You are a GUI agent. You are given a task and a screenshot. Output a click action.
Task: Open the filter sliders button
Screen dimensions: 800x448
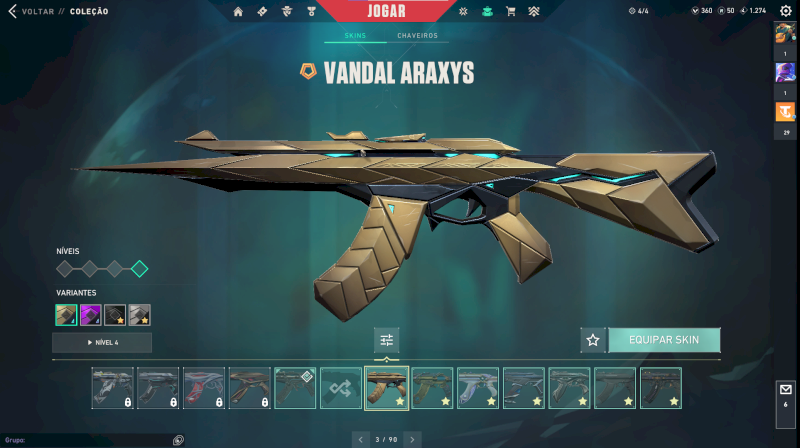(x=387, y=340)
